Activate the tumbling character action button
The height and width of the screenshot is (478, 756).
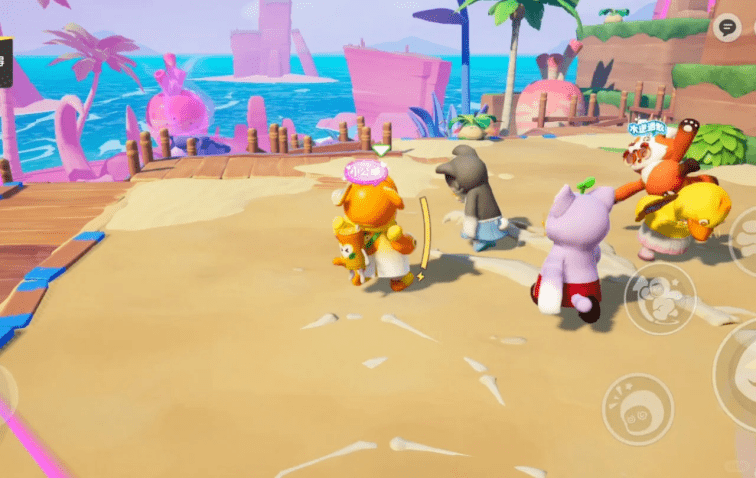pos(659,298)
